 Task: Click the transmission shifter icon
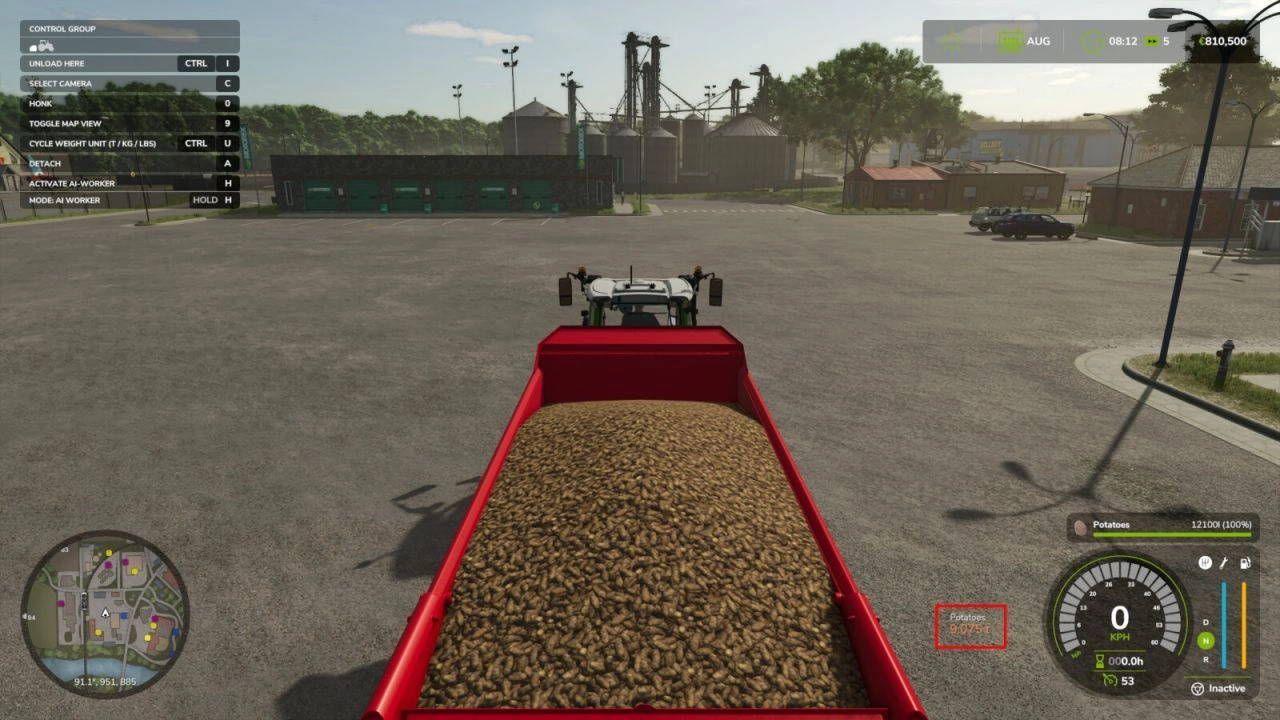point(1205,563)
